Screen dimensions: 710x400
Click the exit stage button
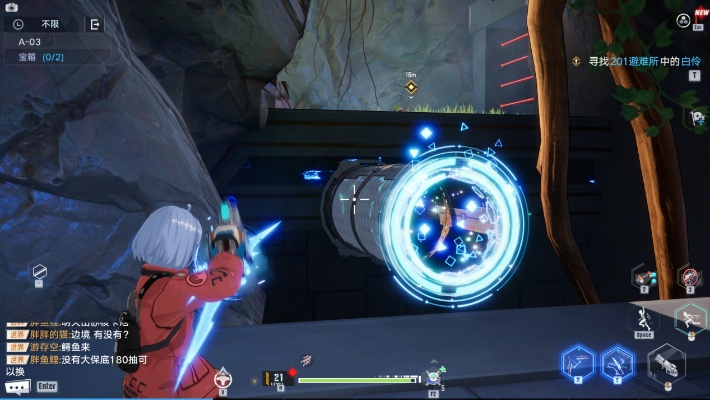(95, 24)
